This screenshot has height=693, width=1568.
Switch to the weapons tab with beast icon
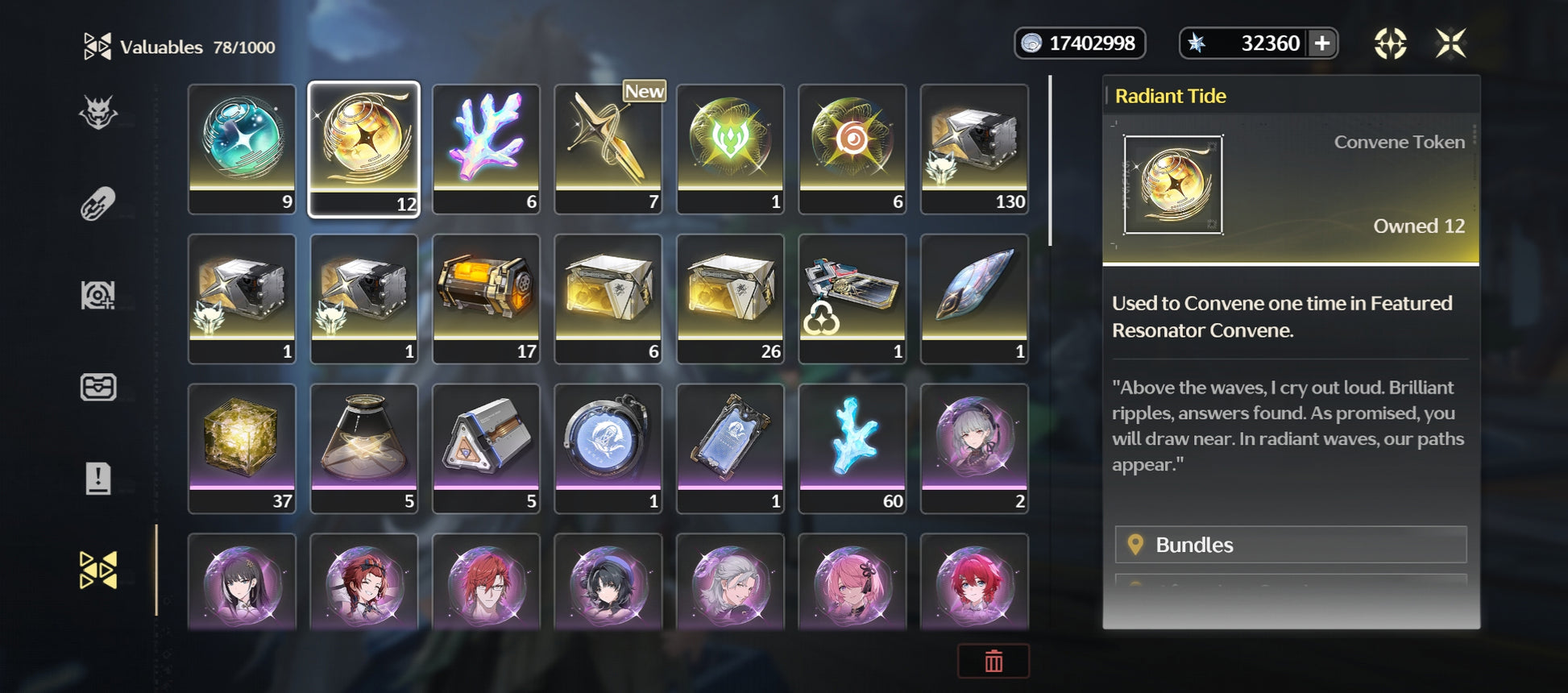pos(98,113)
